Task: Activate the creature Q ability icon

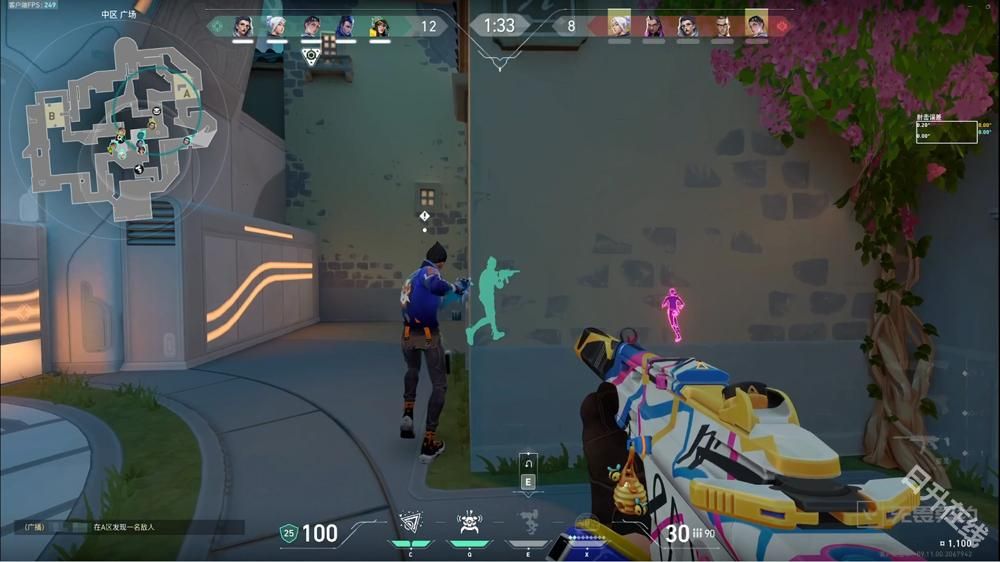Action: (x=469, y=522)
